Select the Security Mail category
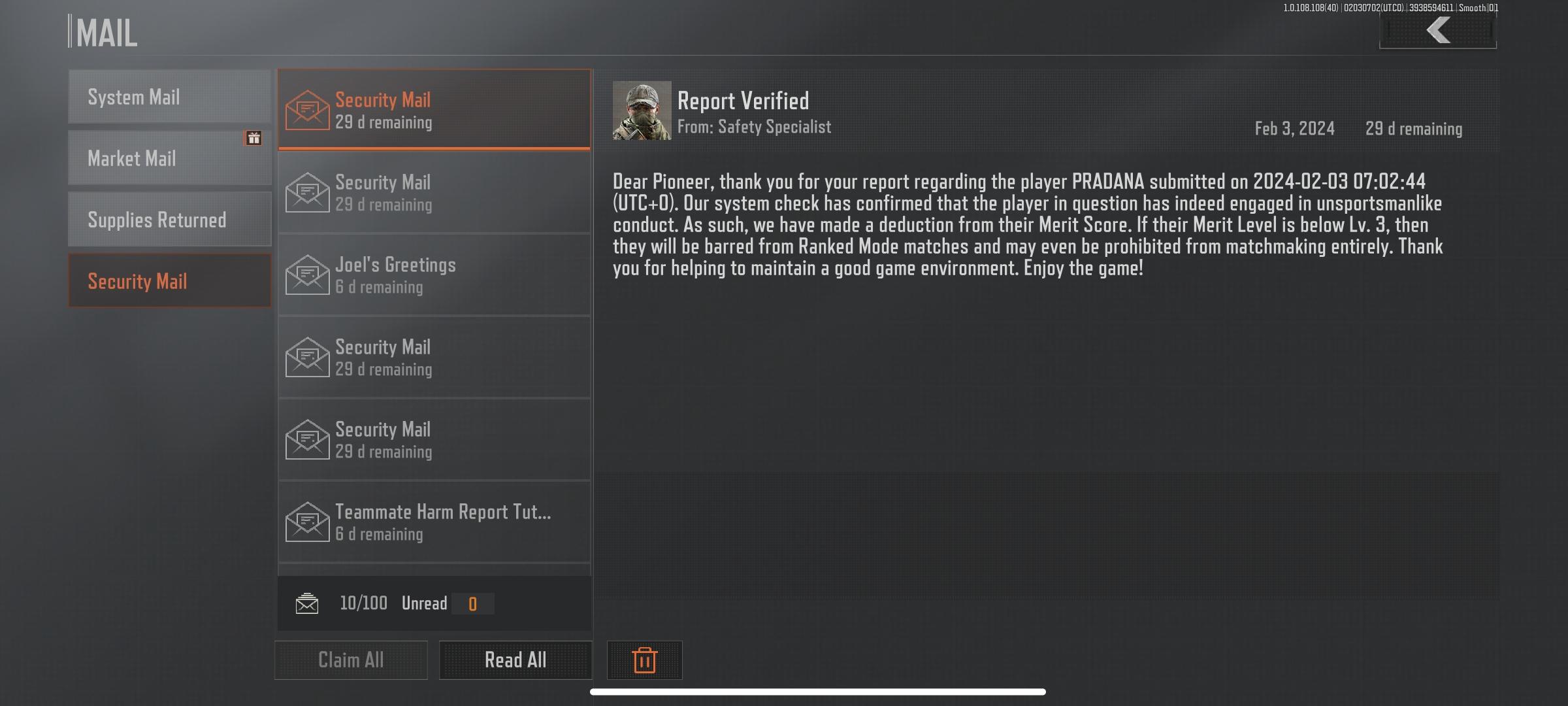 tap(169, 280)
